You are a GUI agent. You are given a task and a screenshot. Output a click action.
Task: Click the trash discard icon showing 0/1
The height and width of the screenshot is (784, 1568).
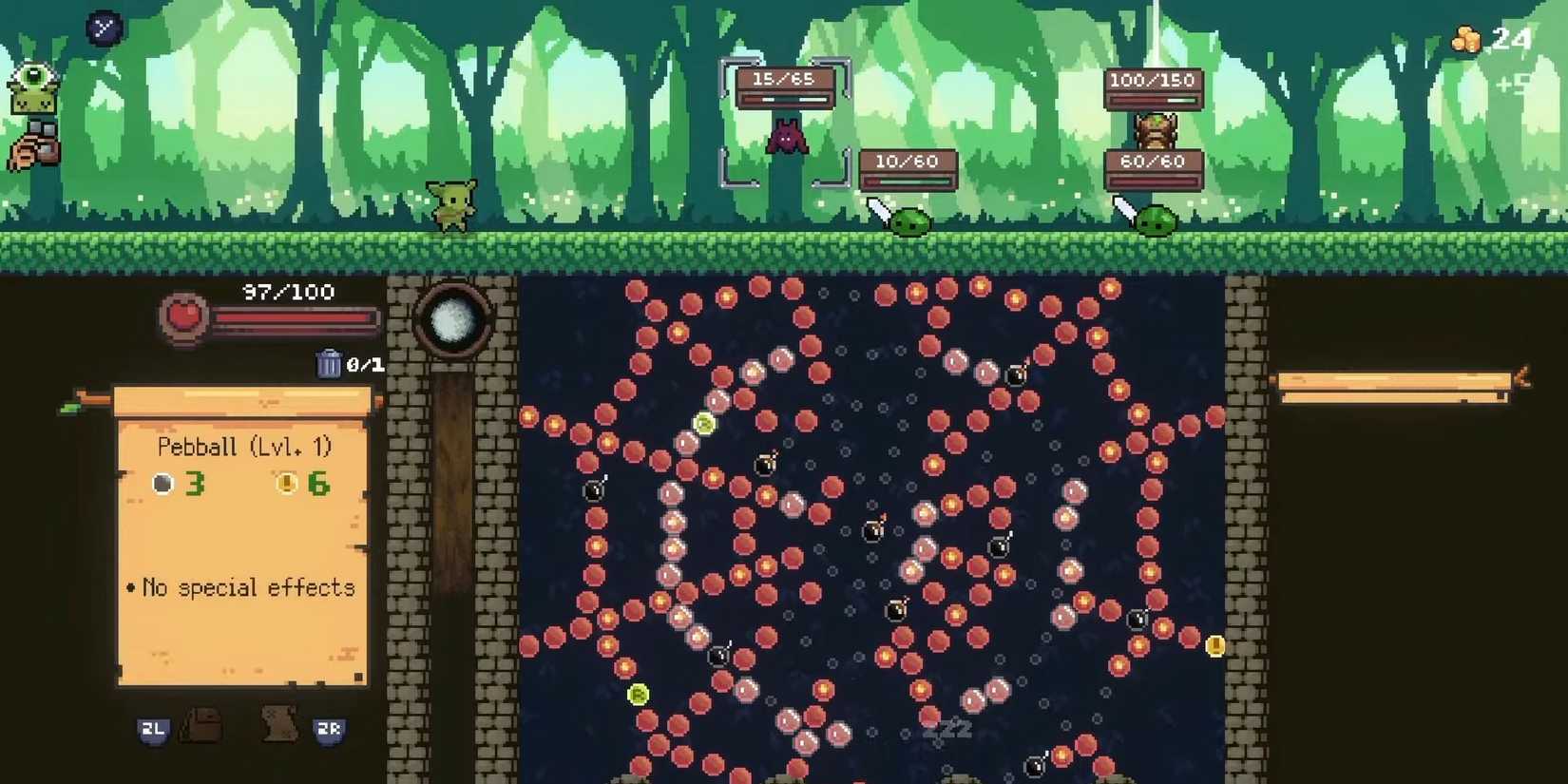331,363
